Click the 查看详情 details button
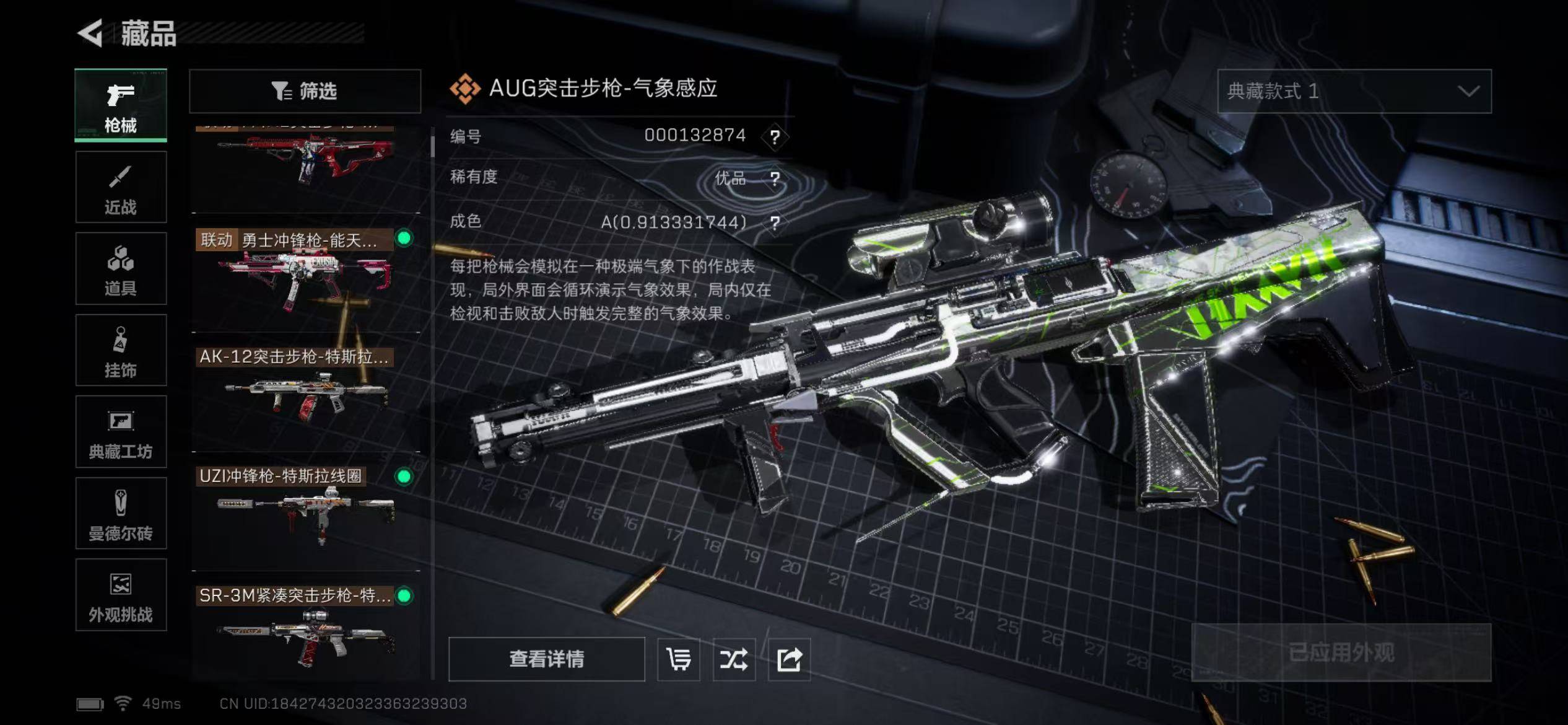 546,659
